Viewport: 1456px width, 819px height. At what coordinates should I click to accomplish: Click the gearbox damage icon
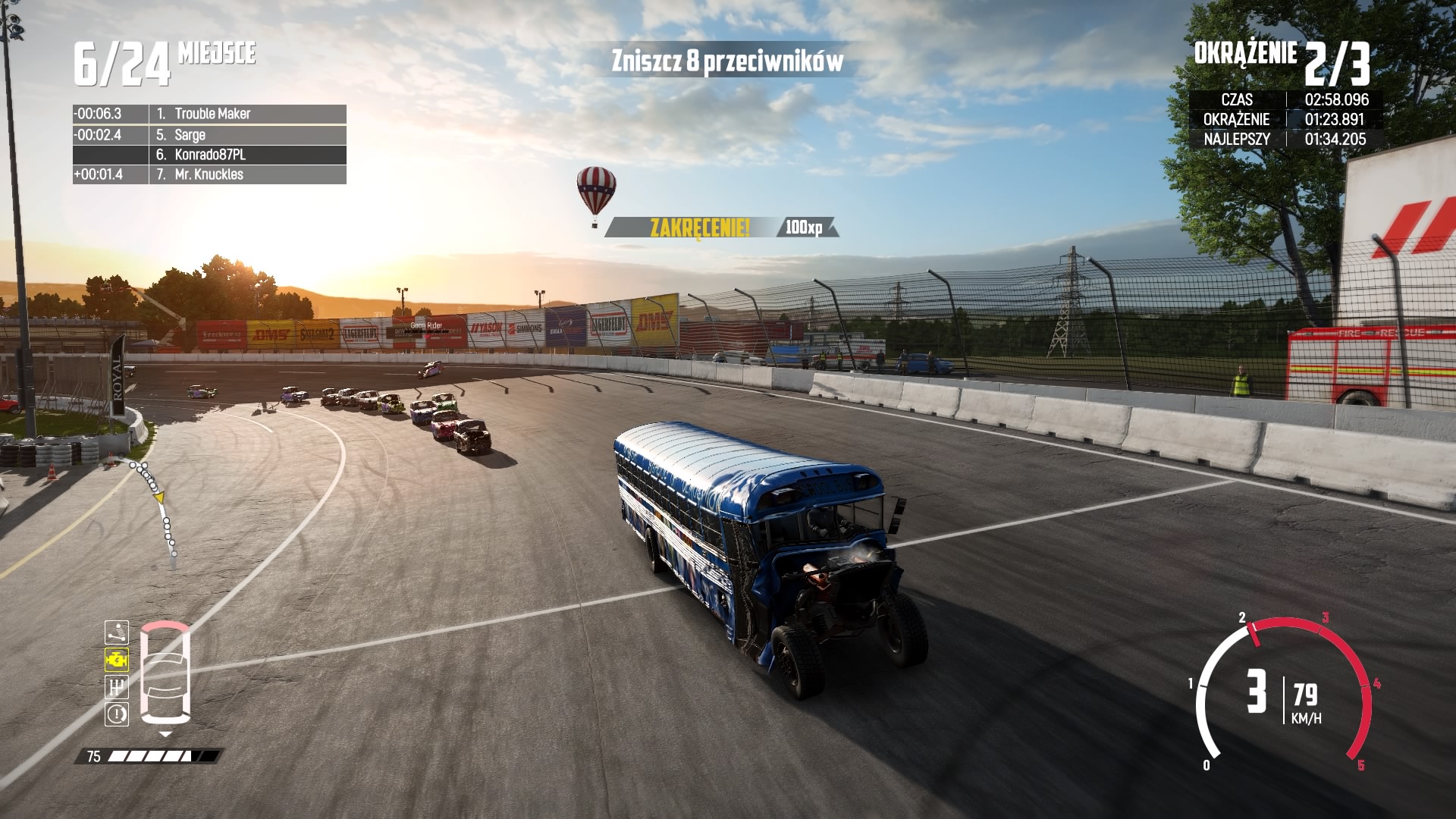pos(117,687)
